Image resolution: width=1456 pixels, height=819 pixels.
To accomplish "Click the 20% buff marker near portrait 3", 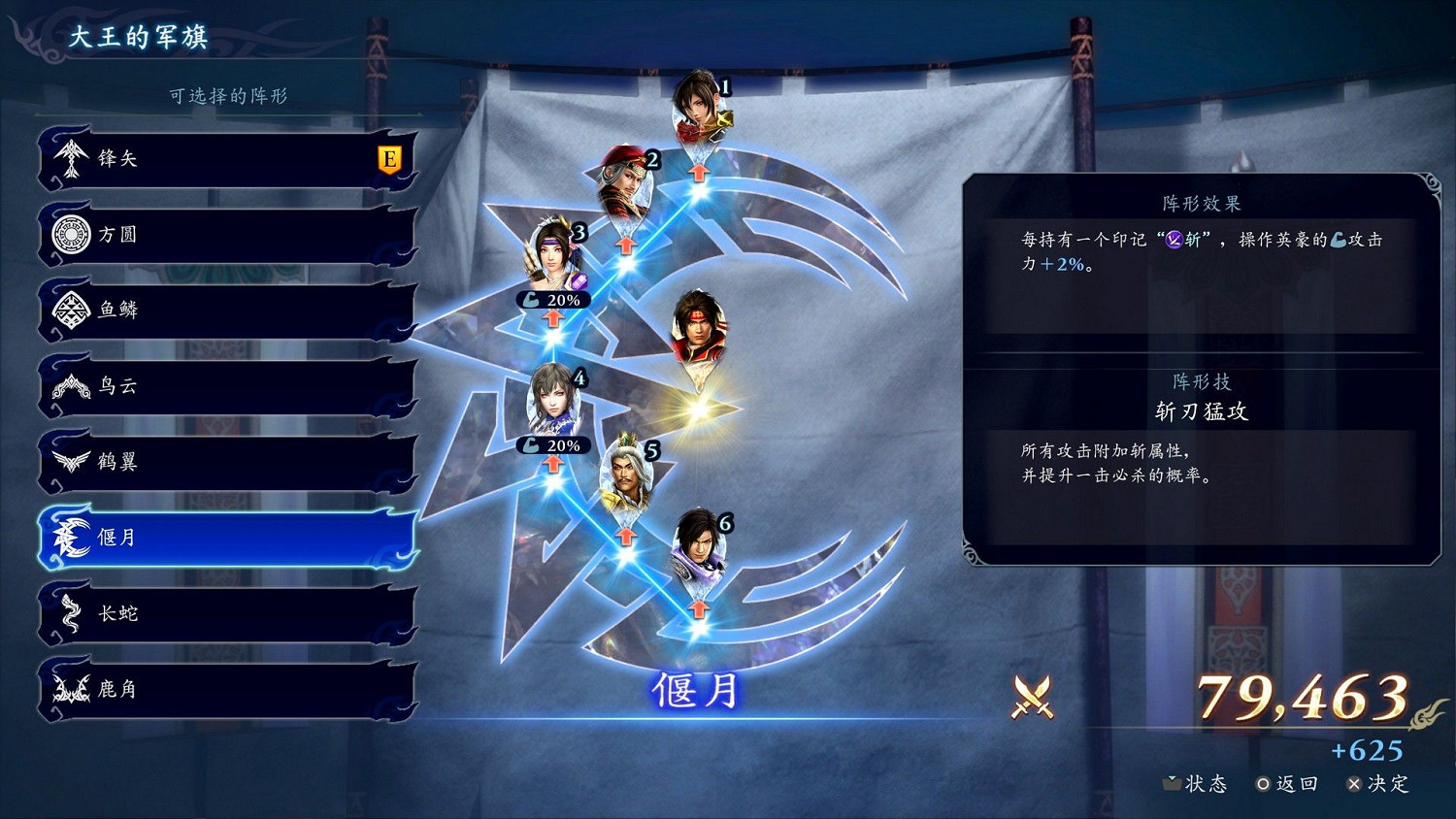I will (554, 300).
